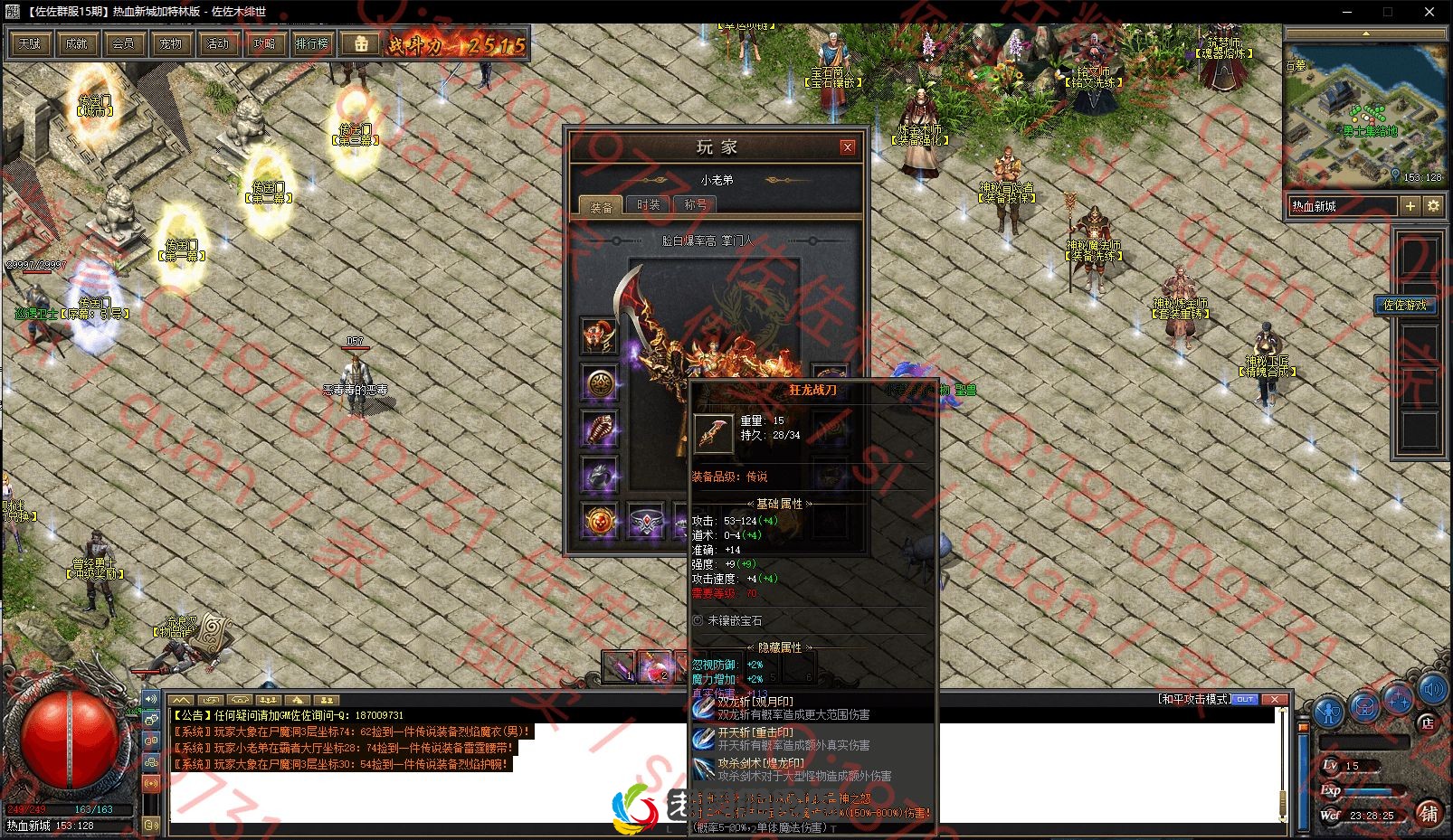
Task: Open the 活动 events menu
Action: 218,43
